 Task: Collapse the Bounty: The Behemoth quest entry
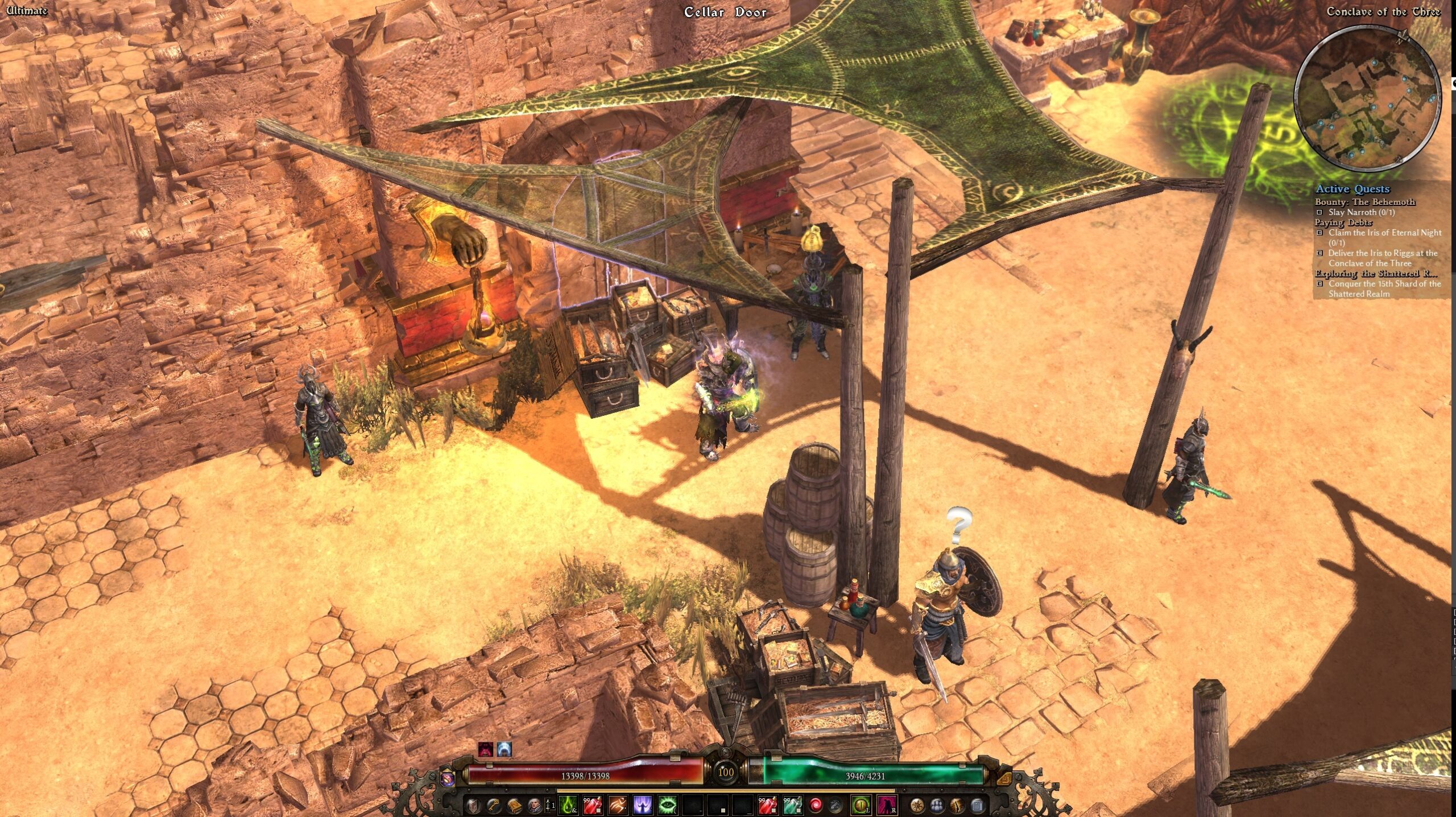point(1364,201)
